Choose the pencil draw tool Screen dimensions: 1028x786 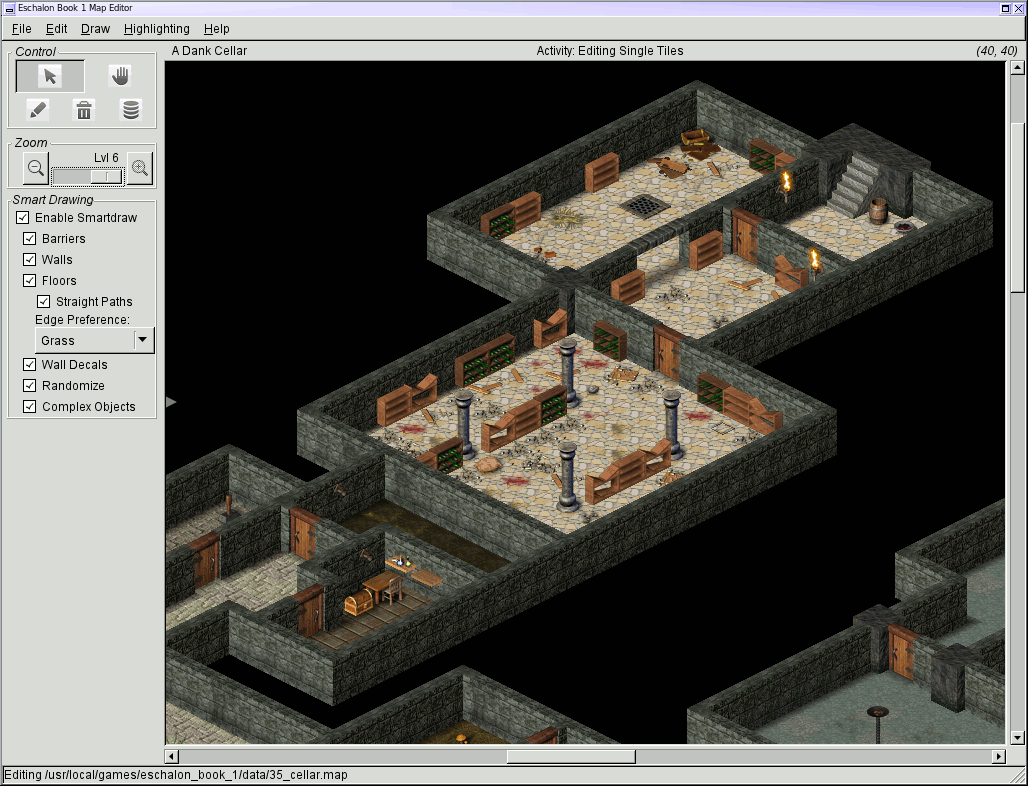(x=37, y=110)
